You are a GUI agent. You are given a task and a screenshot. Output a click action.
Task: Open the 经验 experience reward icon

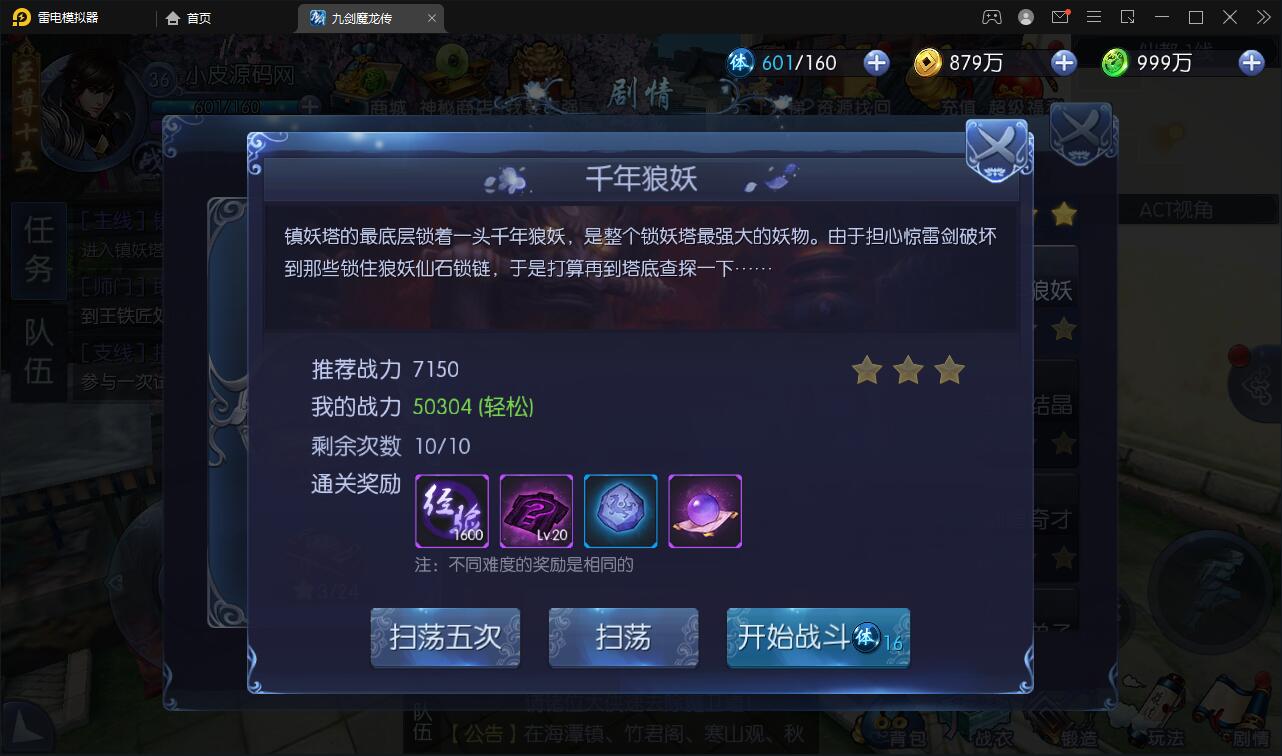[x=451, y=511]
